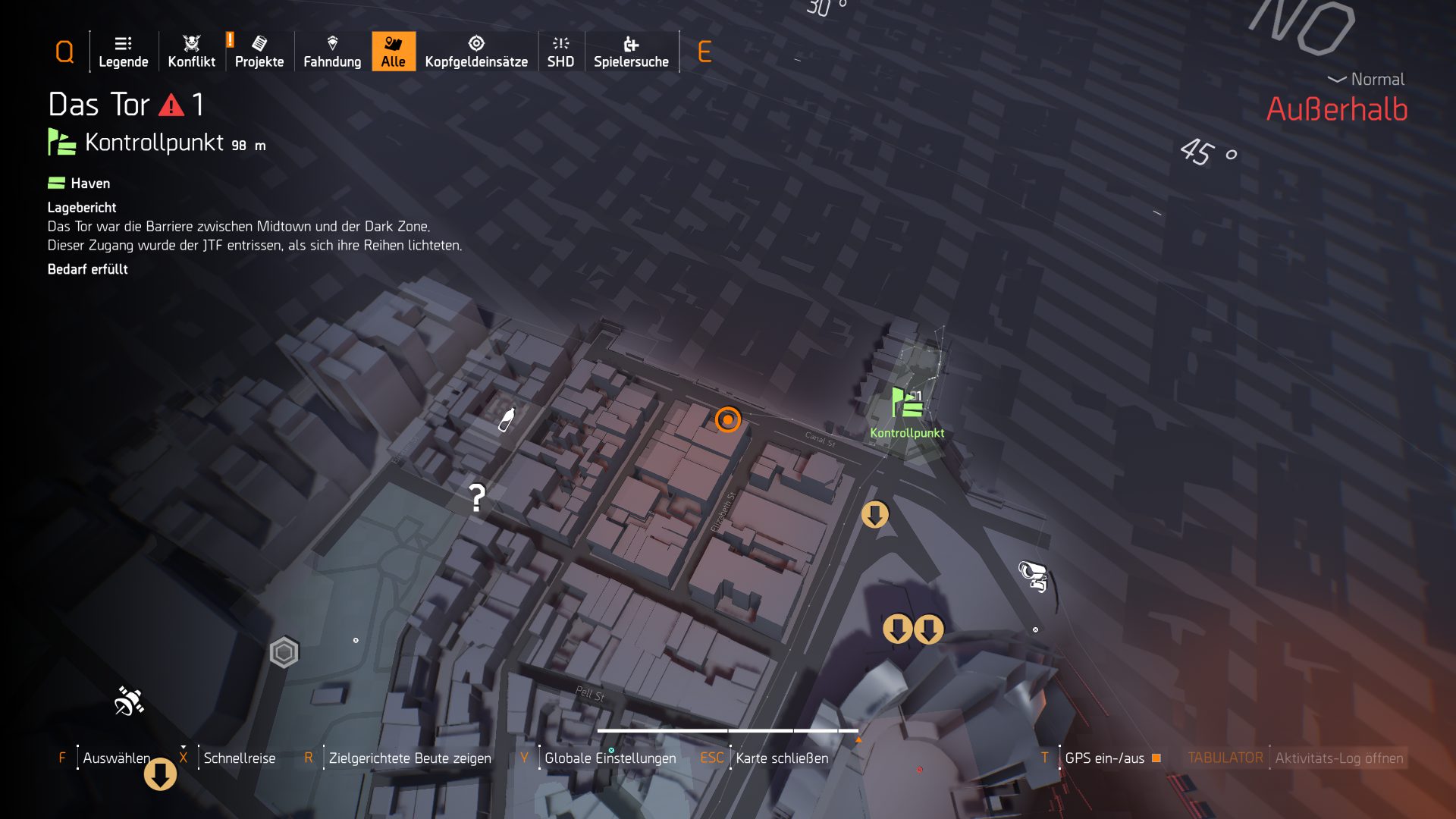Click the security camera map marker
The width and height of the screenshot is (1456, 819).
click(1033, 576)
